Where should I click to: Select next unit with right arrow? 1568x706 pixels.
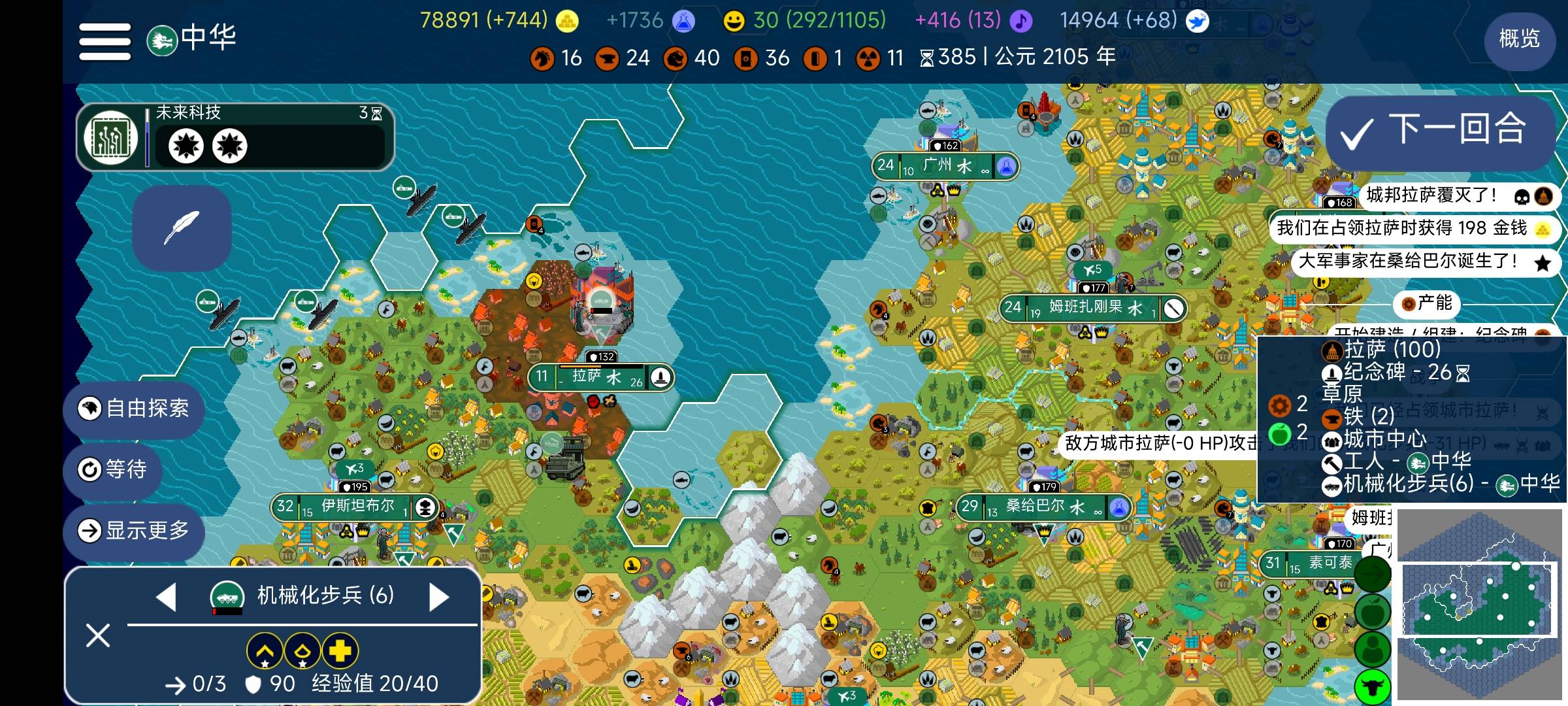[x=439, y=597]
